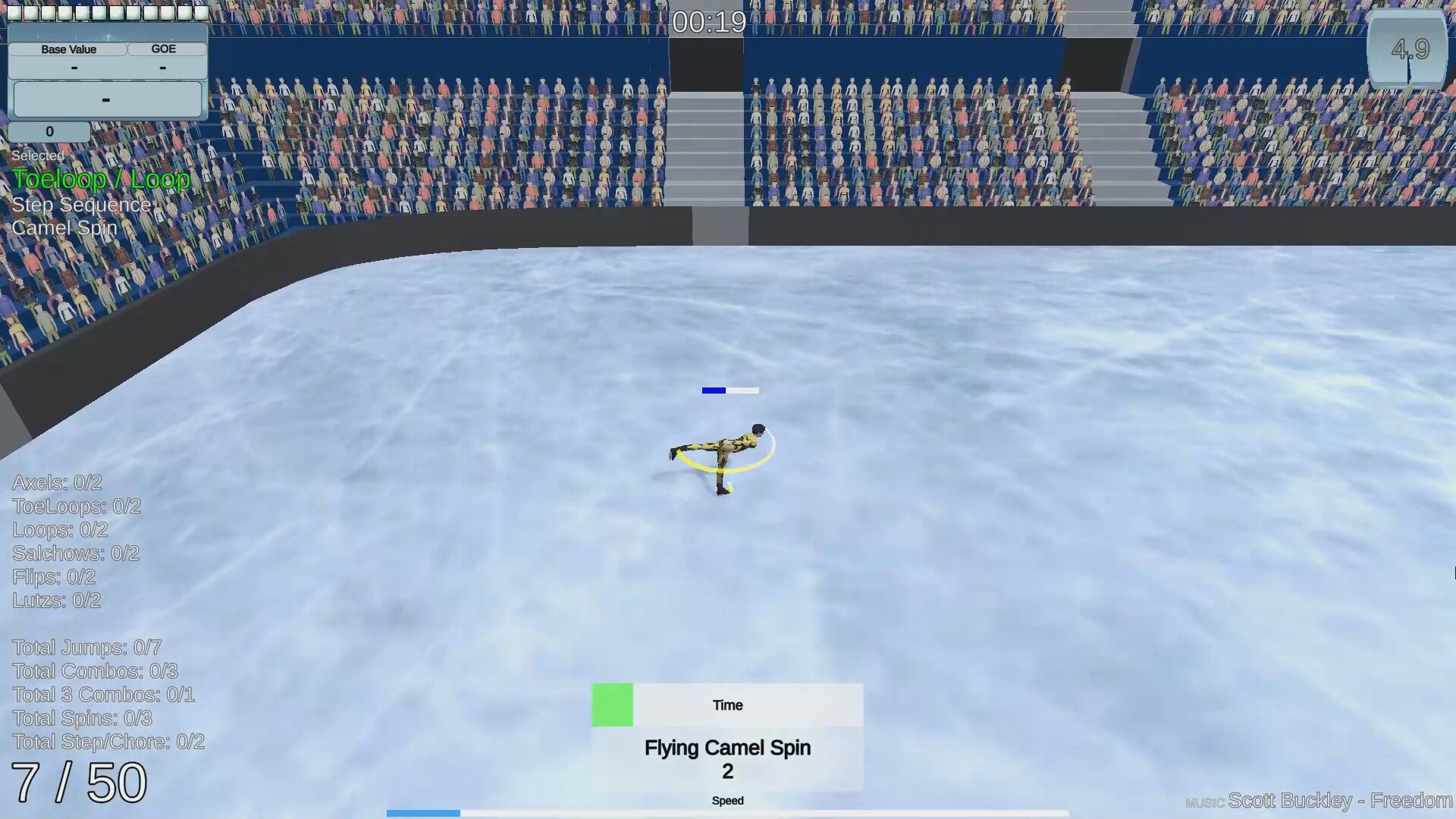The height and width of the screenshot is (819, 1456).
Task: Switch to the Base Value tab
Action: [x=69, y=49]
